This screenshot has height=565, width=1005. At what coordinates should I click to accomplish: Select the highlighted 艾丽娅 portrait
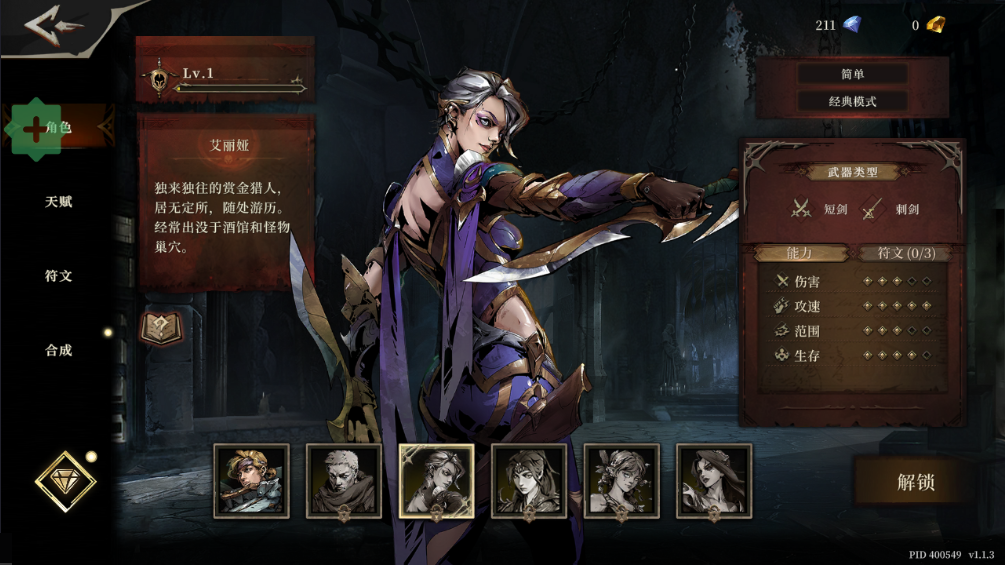(x=437, y=481)
